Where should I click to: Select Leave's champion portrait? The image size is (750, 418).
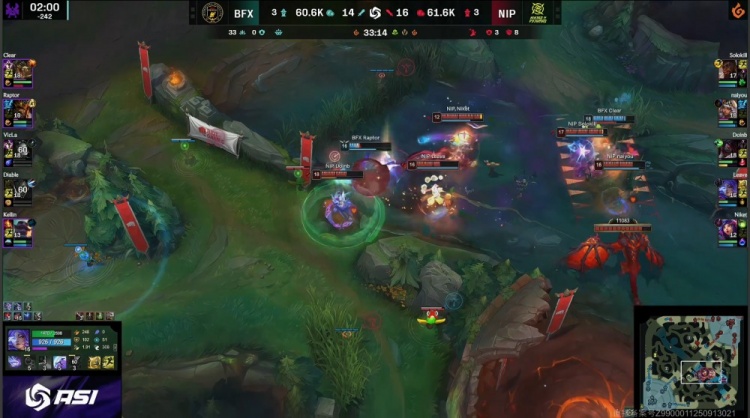tap(732, 193)
